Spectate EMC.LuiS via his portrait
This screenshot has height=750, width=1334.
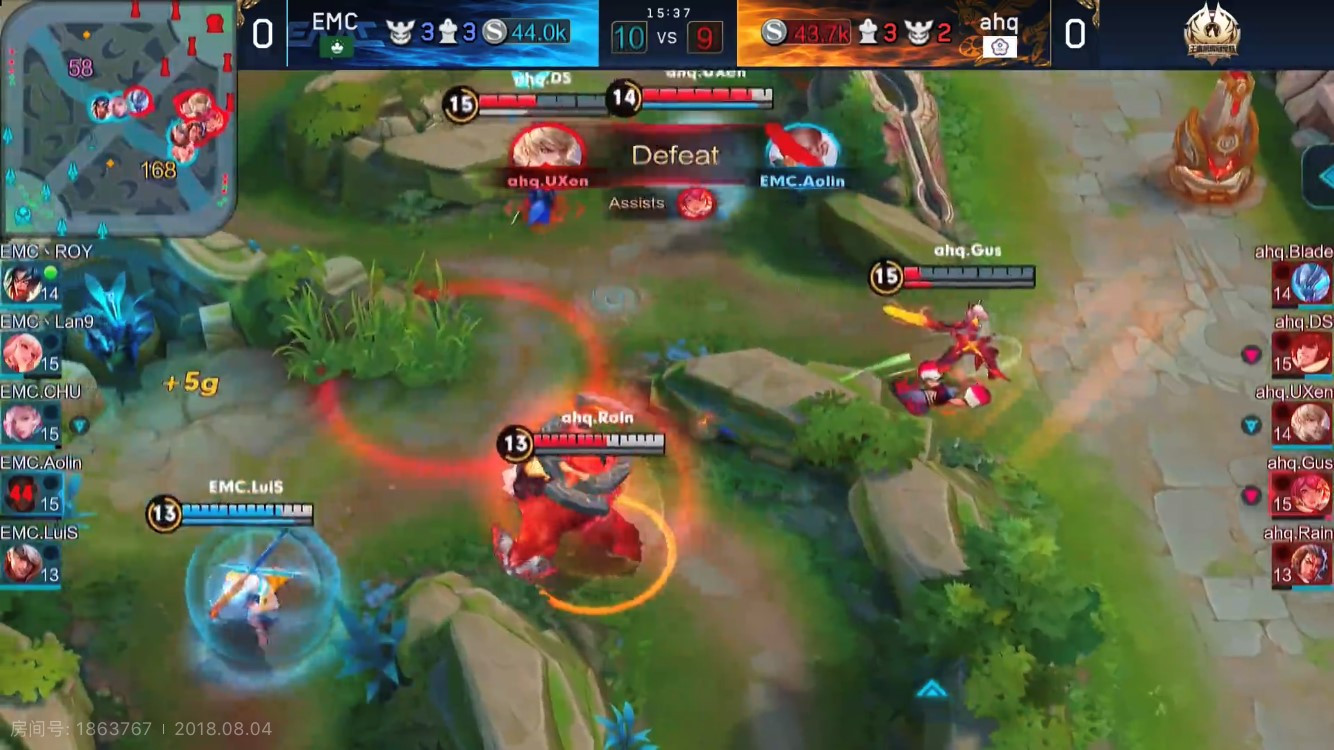[x=22, y=563]
